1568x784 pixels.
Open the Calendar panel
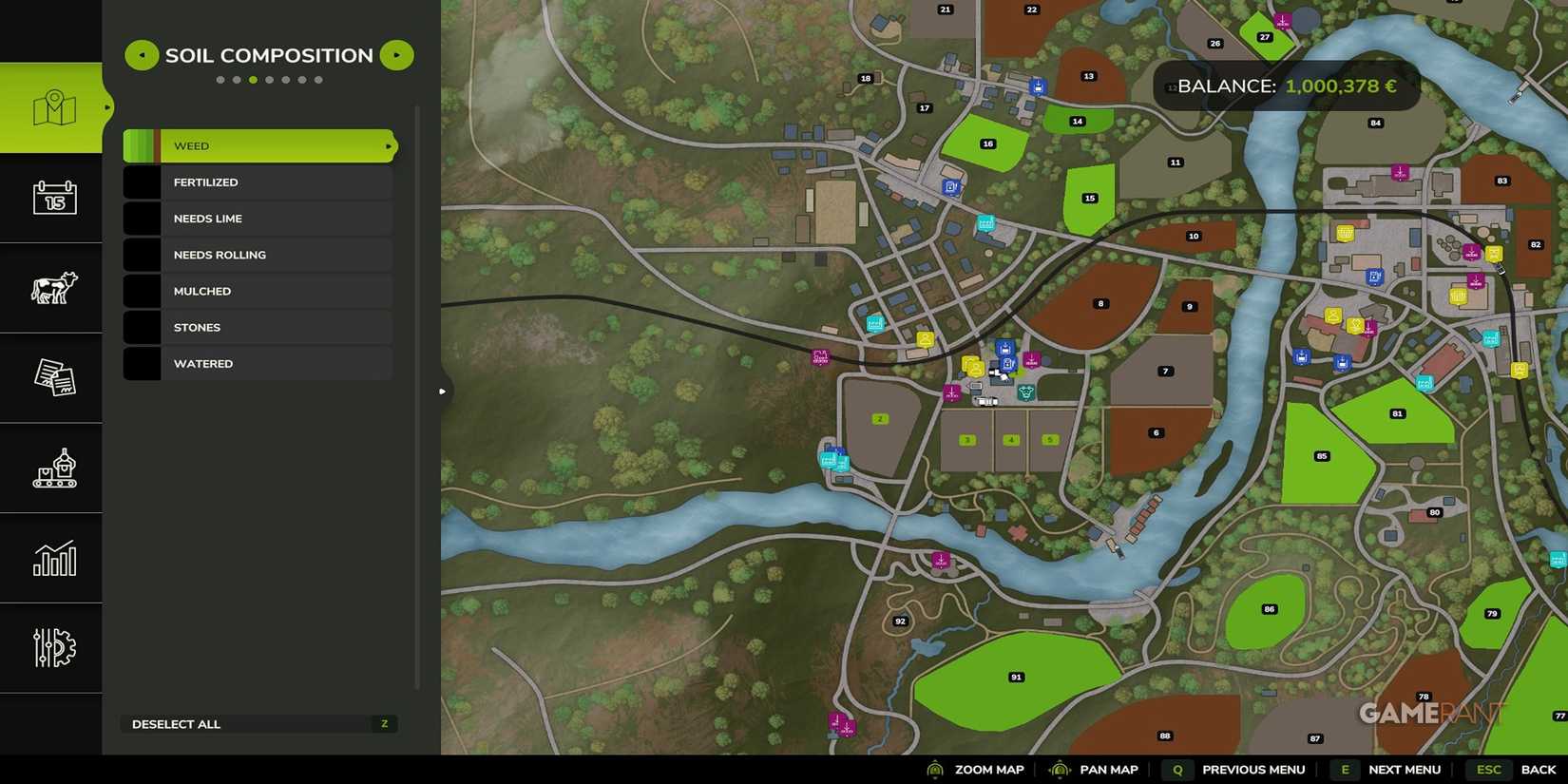click(52, 198)
